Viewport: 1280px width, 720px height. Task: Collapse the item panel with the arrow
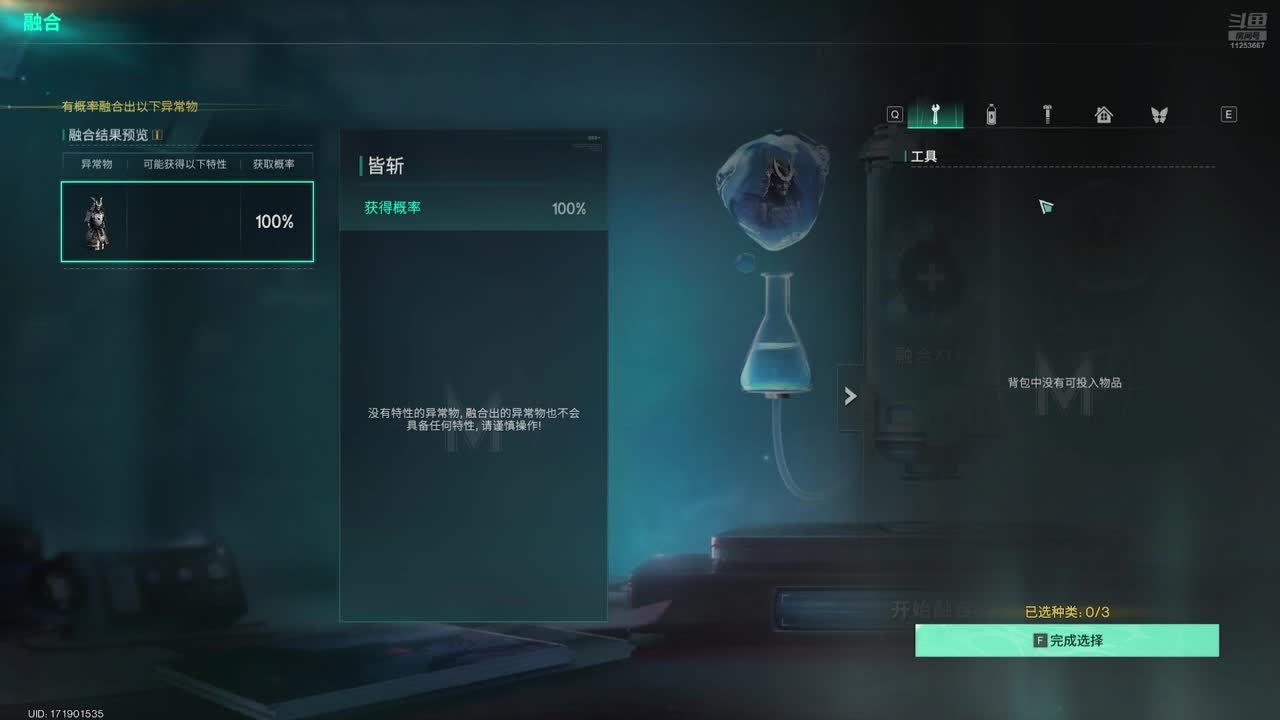click(x=850, y=396)
